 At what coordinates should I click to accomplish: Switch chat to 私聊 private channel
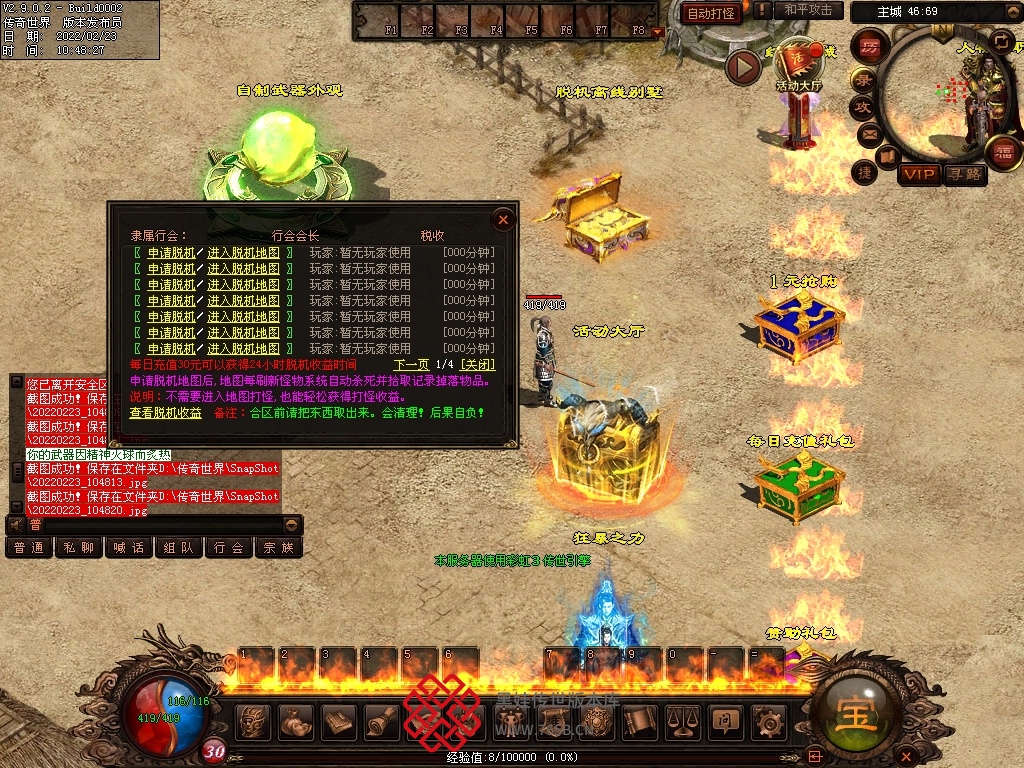coord(80,548)
